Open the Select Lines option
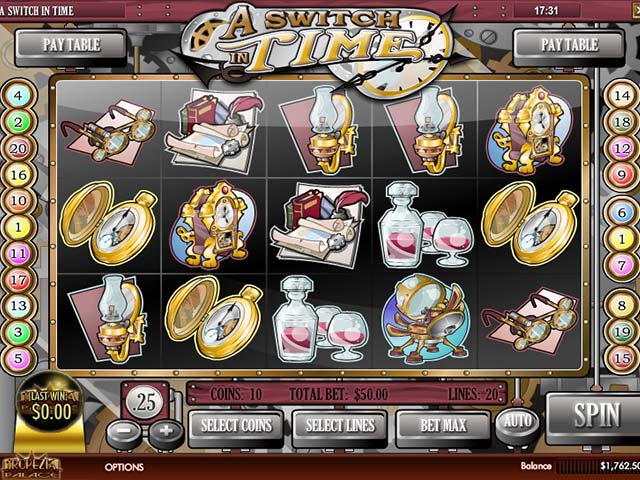This screenshot has width=640, height=480. pyautogui.click(x=339, y=426)
